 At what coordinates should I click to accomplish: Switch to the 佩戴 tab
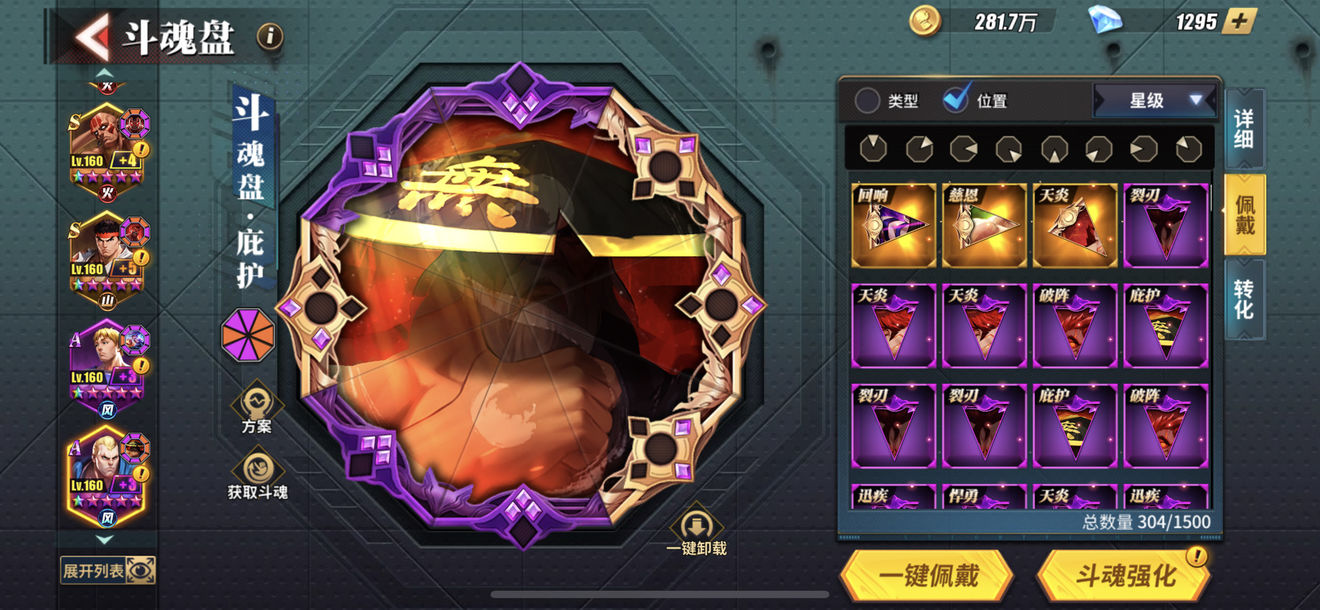(1244, 214)
